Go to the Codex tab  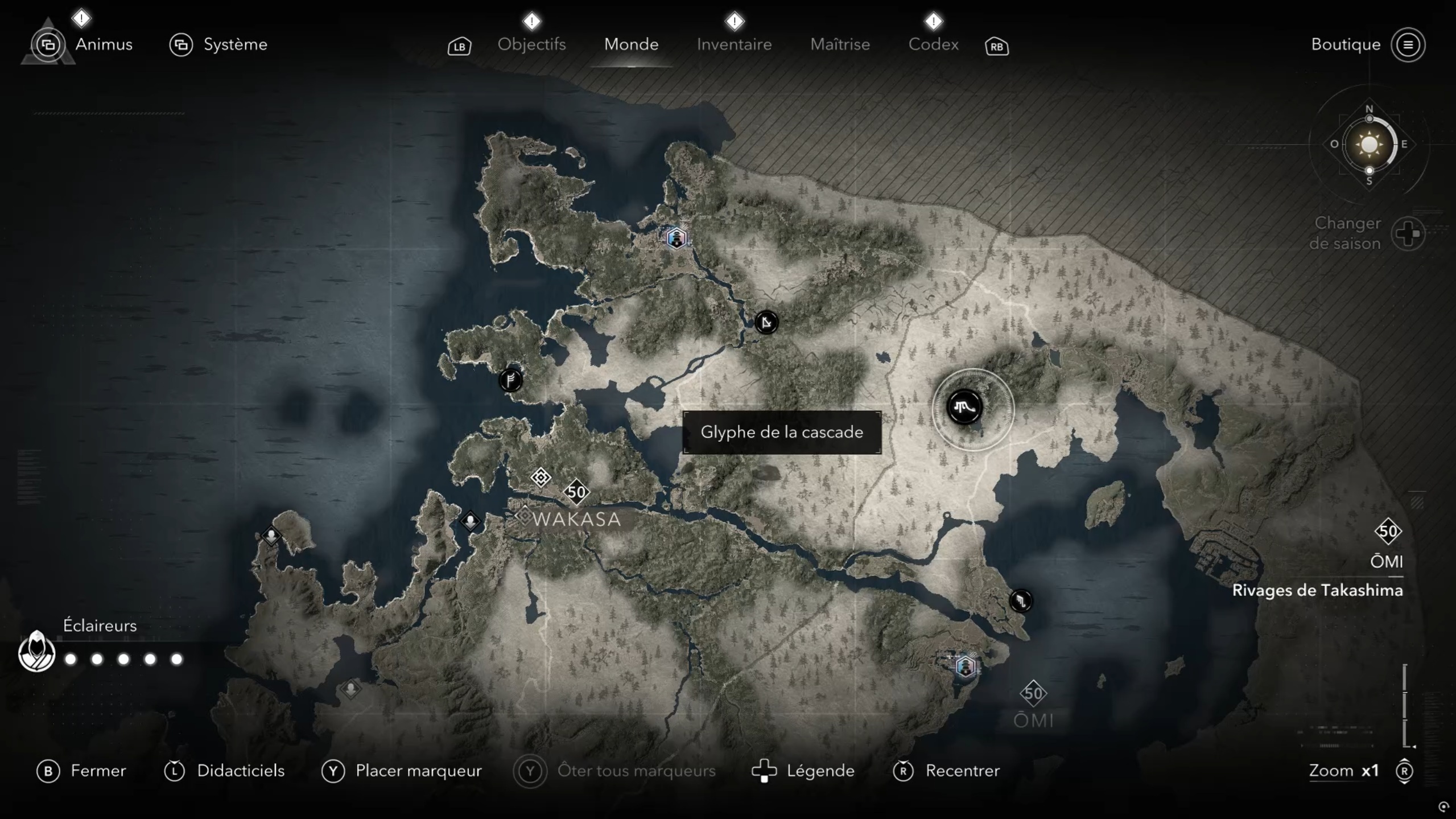pos(933,44)
